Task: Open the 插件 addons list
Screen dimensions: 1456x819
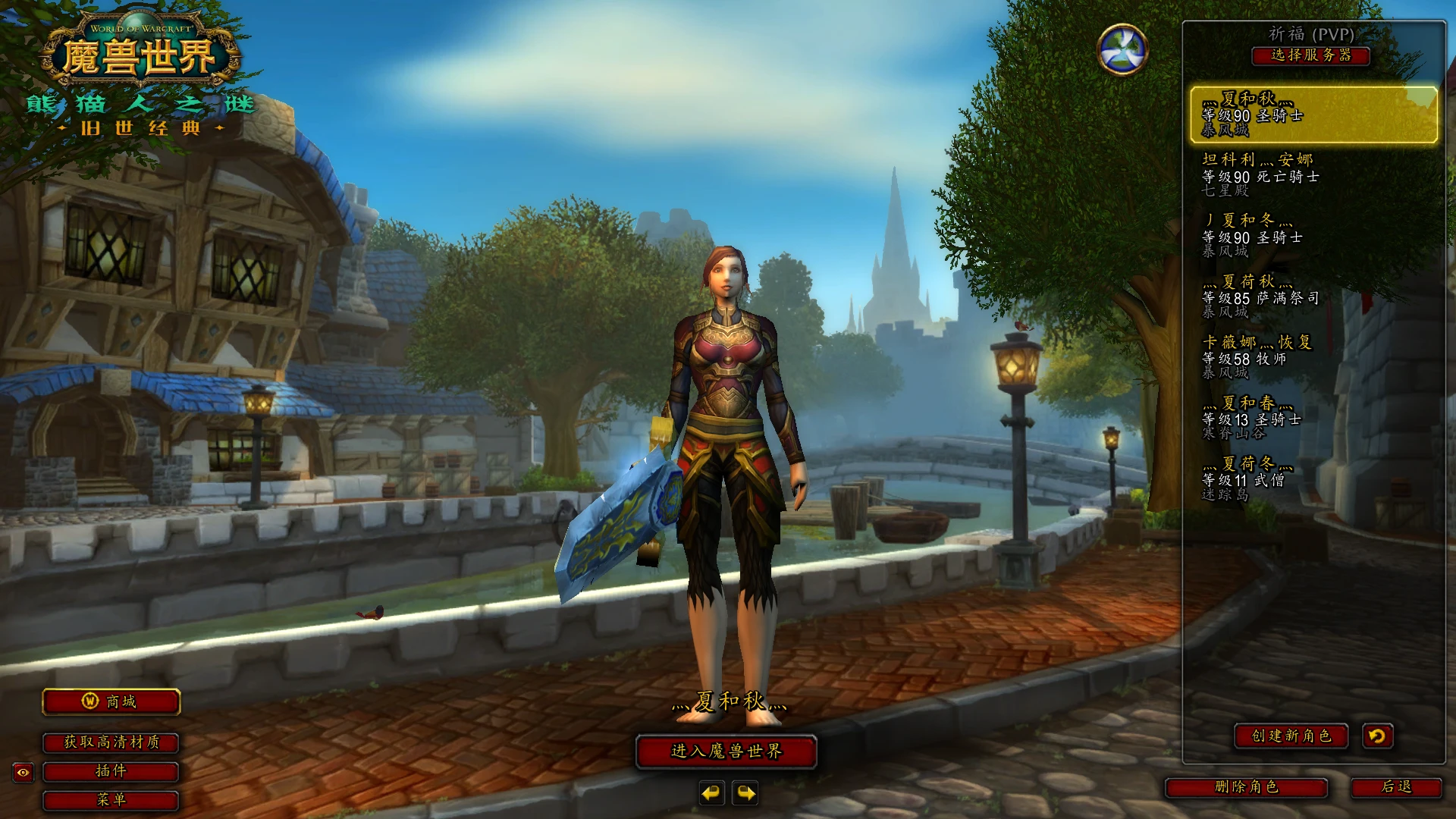Action: click(x=111, y=771)
